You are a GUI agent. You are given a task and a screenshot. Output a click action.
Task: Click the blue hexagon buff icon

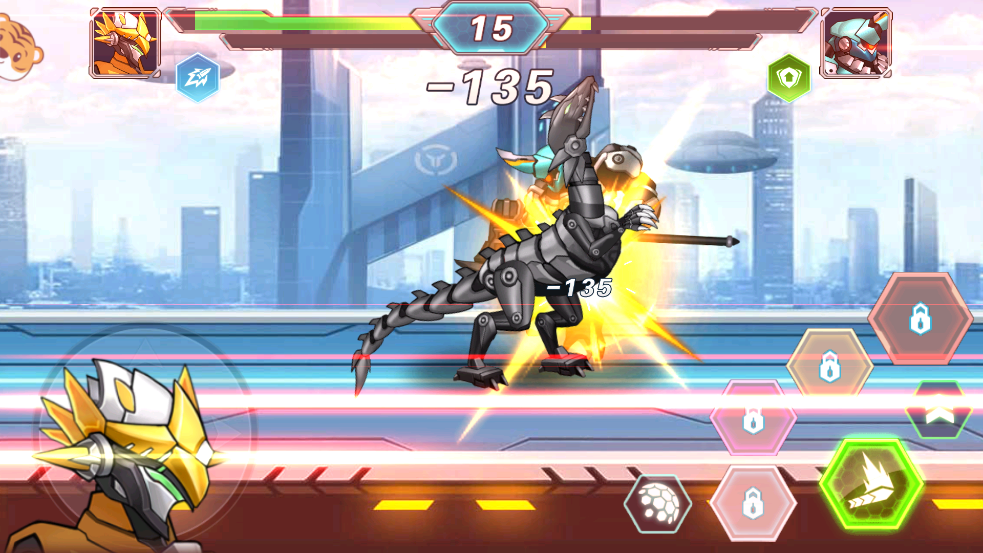point(197,77)
